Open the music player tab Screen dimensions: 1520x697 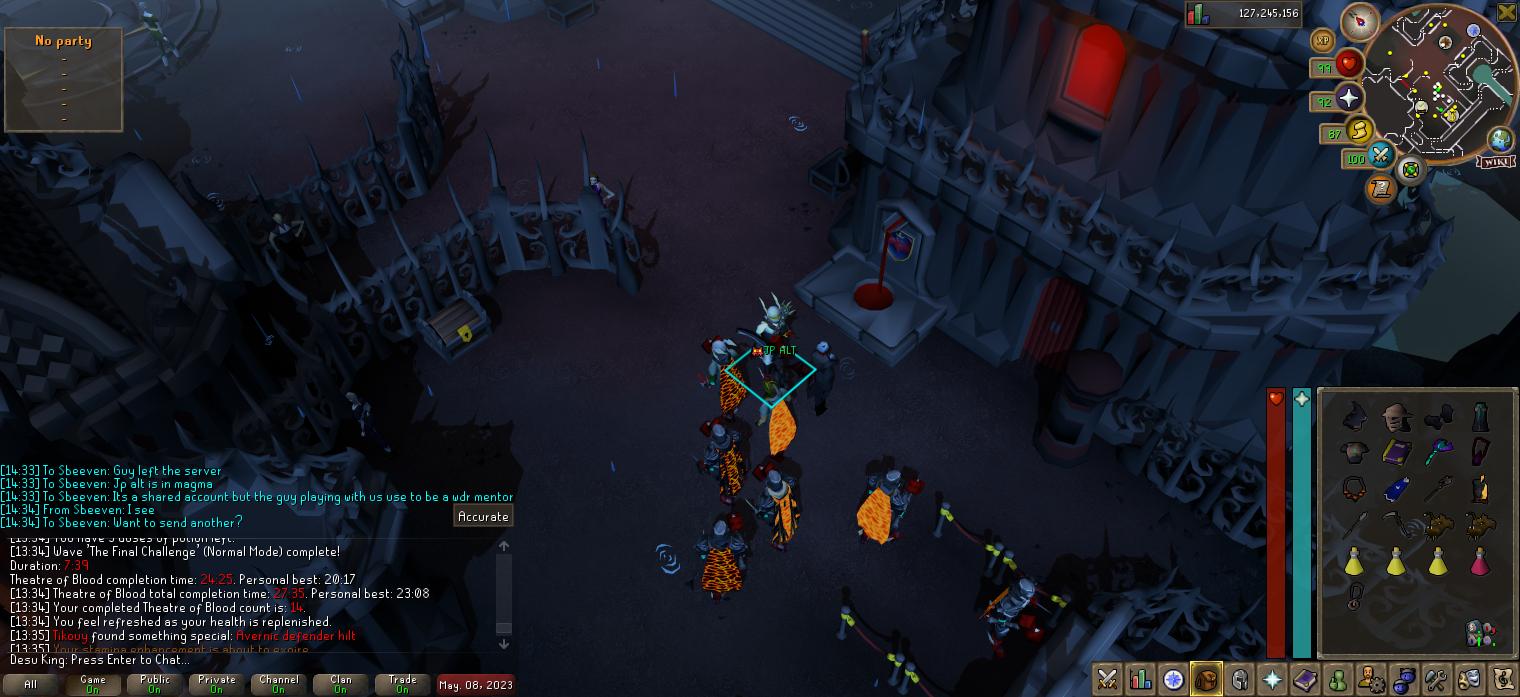pyautogui.click(x=1502, y=680)
